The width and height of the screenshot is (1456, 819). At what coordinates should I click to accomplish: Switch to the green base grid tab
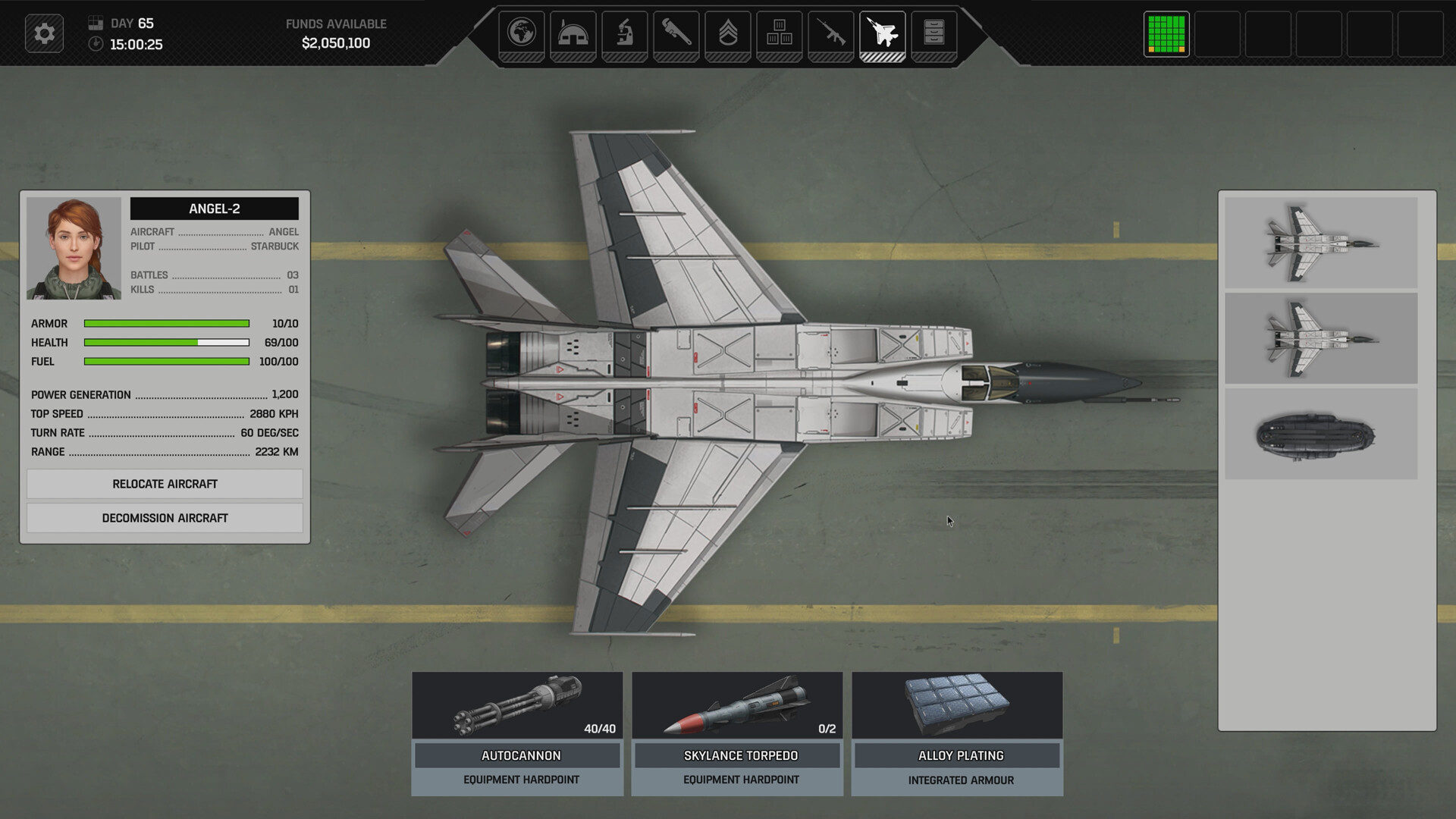(1166, 33)
